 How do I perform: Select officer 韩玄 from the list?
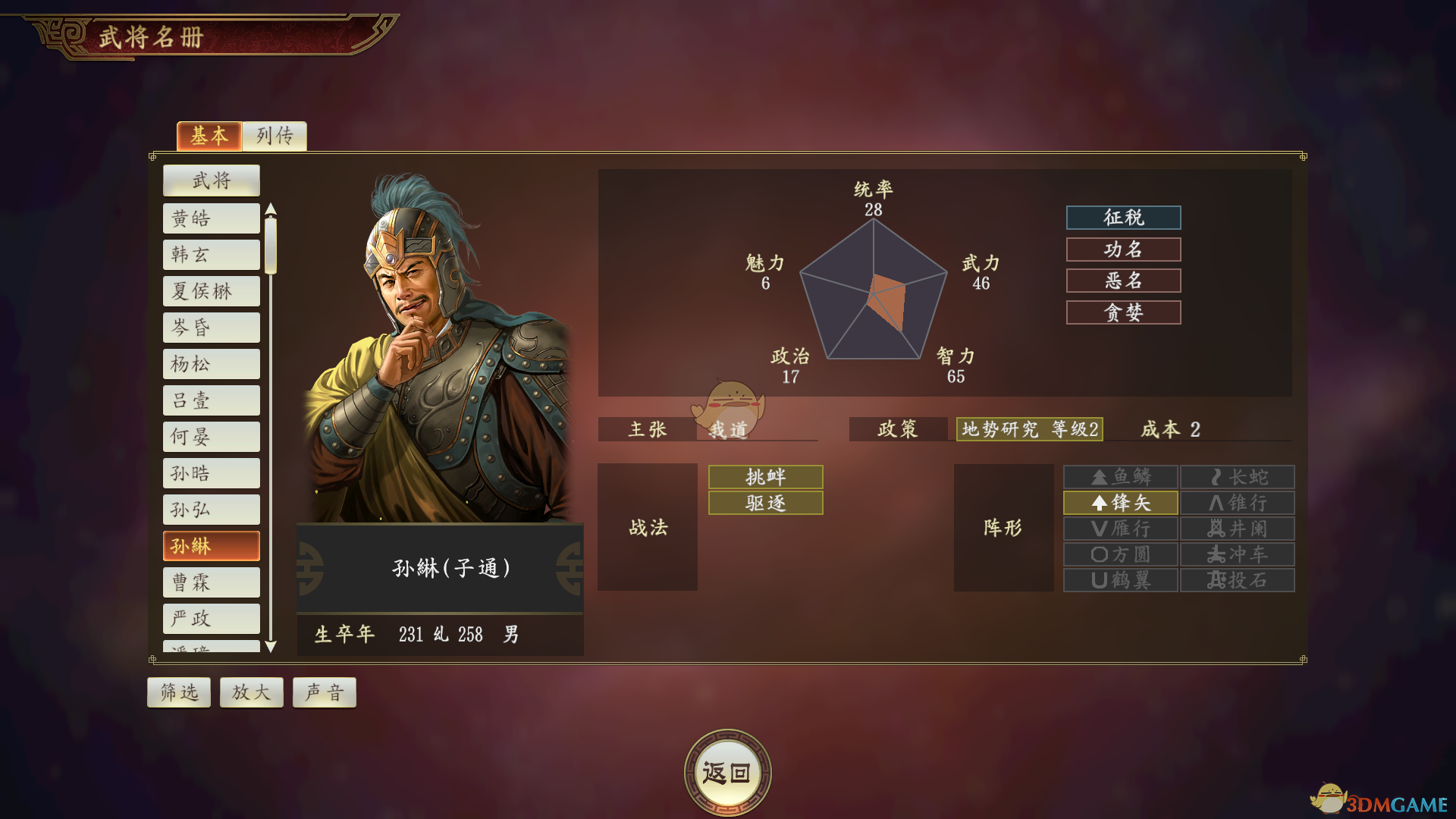coord(211,254)
